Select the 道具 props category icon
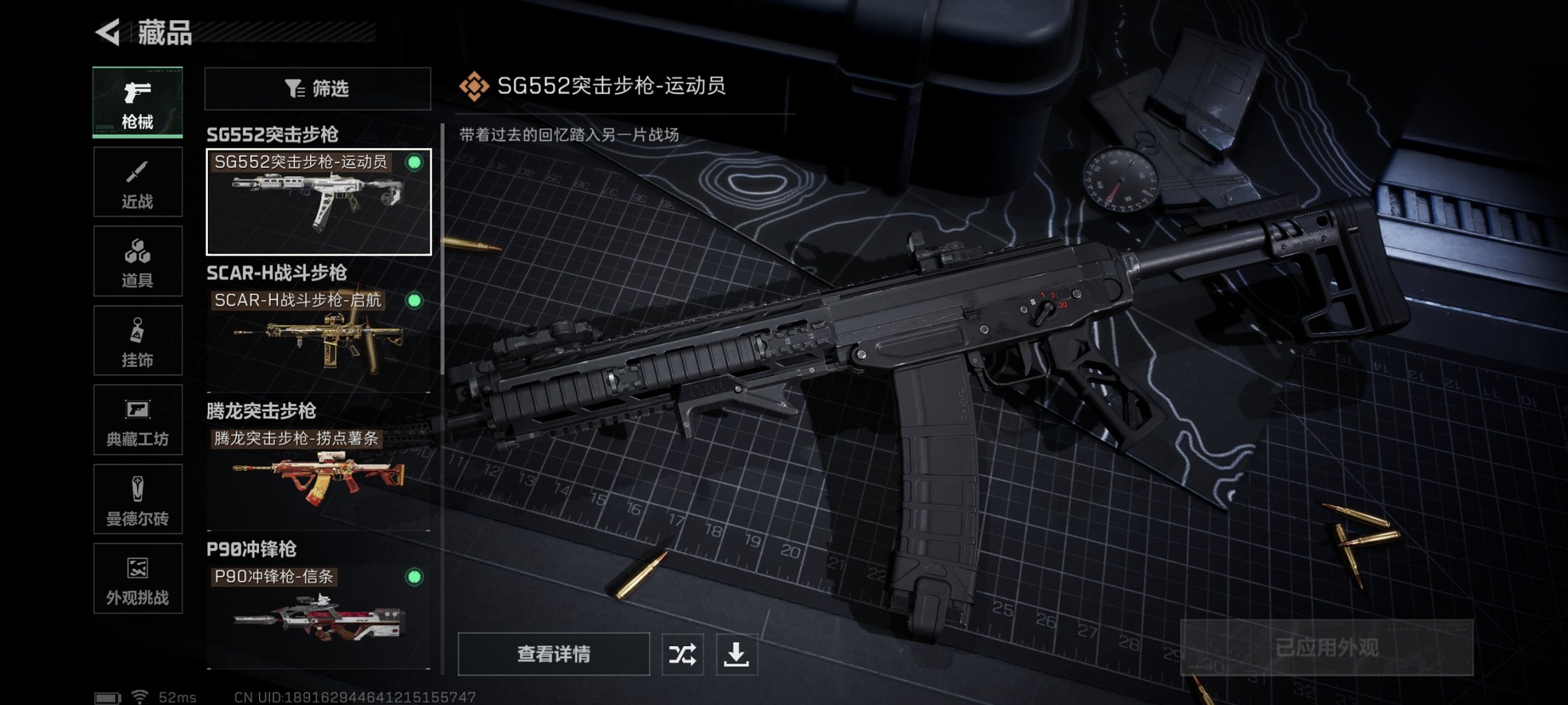The height and width of the screenshot is (705, 1568). [x=137, y=261]
